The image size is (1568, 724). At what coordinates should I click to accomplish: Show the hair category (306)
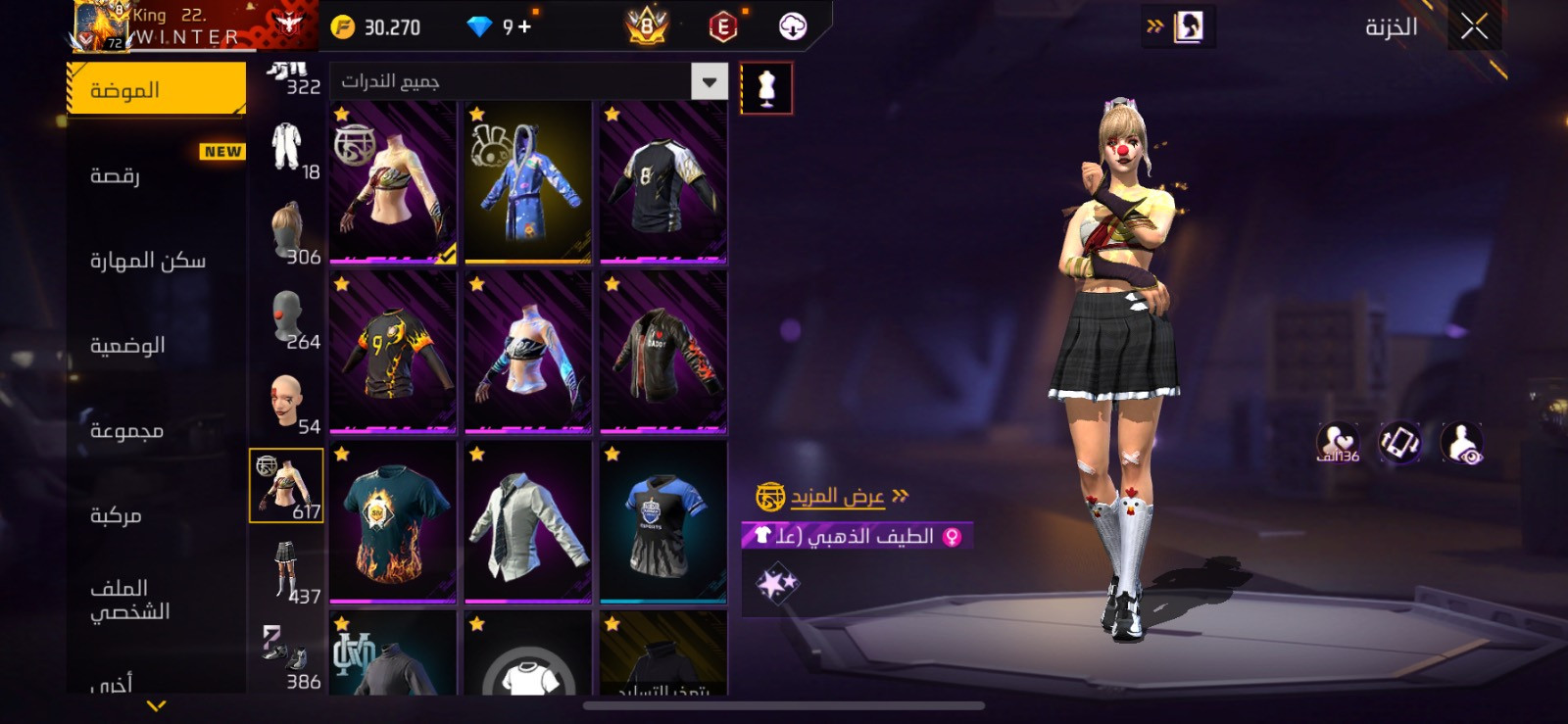tap(286, 233)
